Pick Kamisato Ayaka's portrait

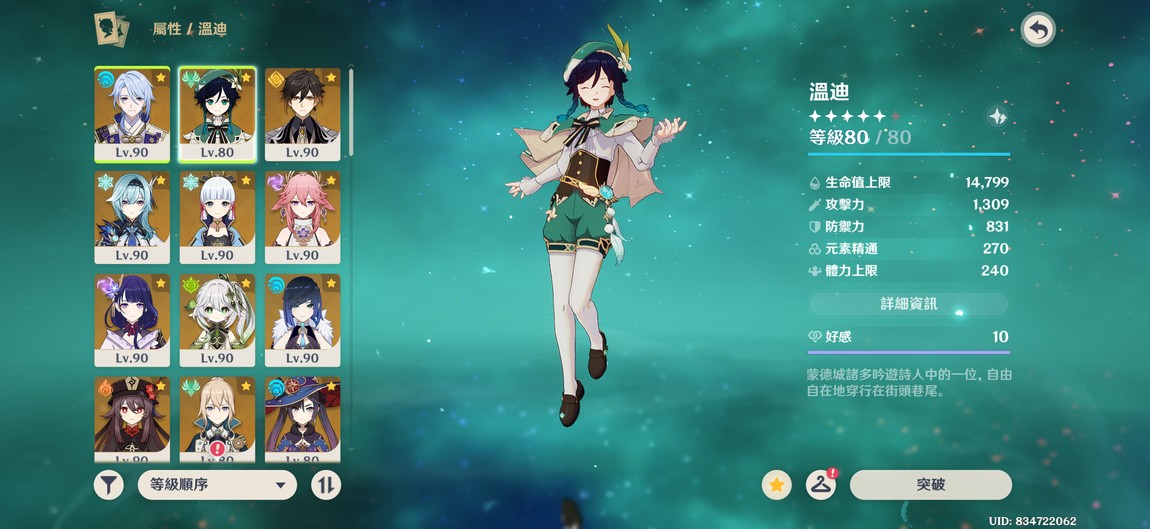click(217, 216)
